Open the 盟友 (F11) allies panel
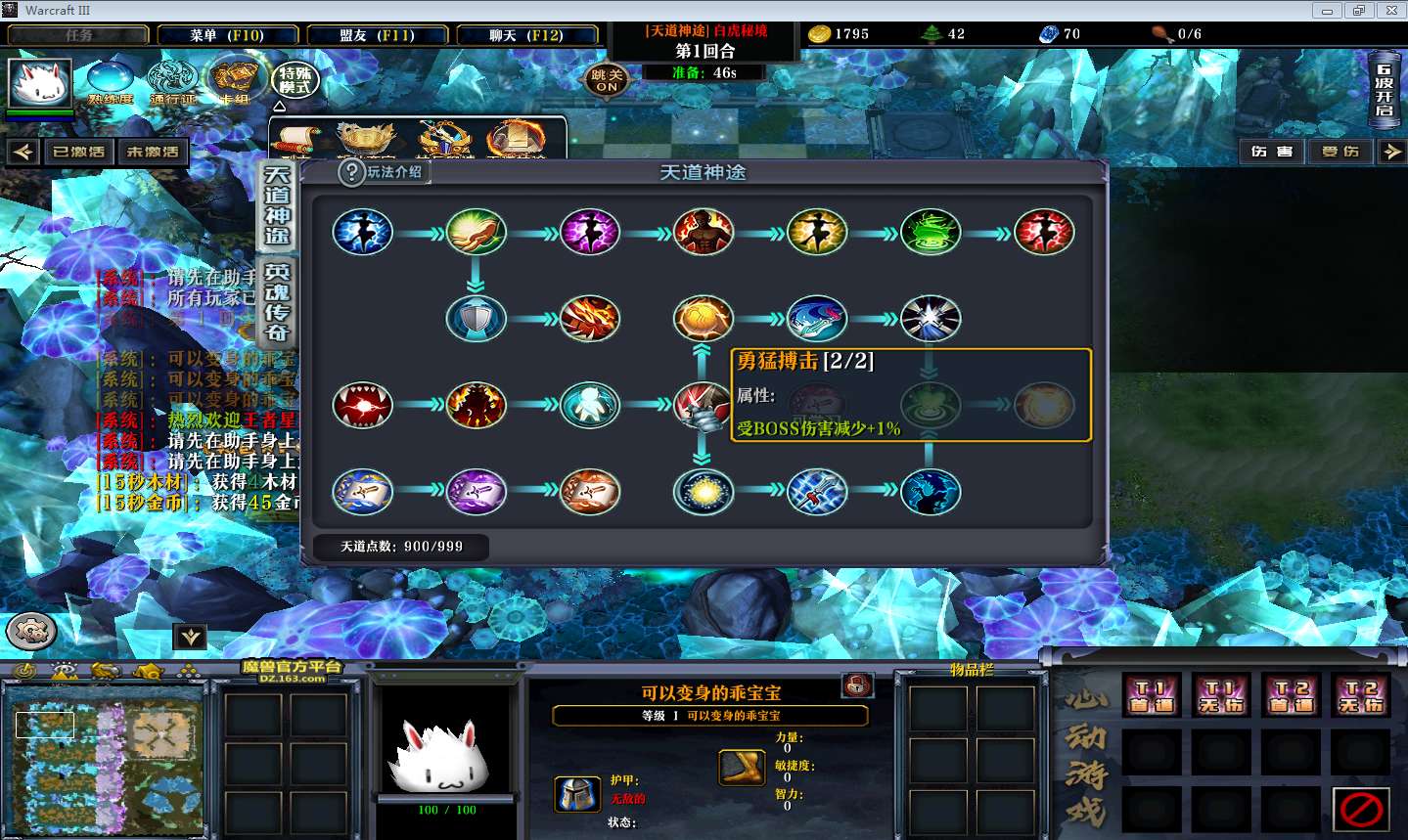The width and height of the screenshot is (1408, 840). point(377,35)
